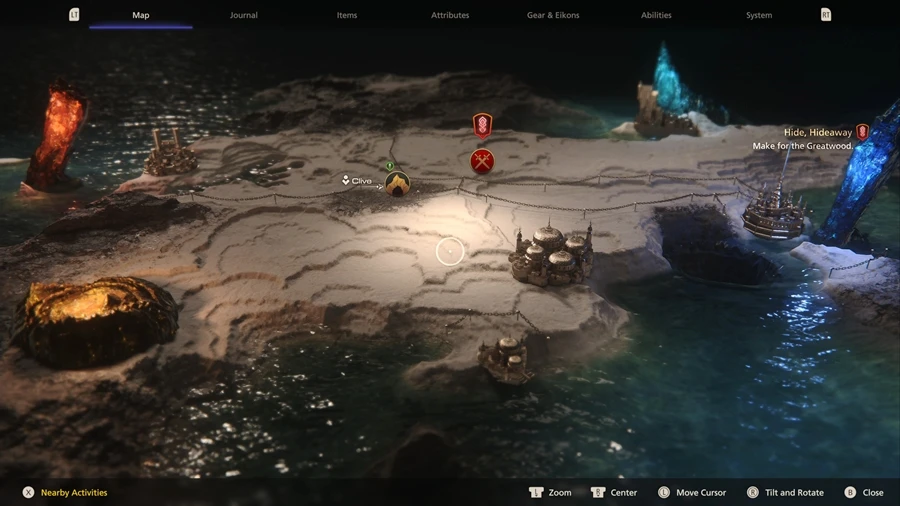Select the red crossed swords map marker
Image resolution: width=900 pixels, height=506 pixels.
[x=482, y=161]
